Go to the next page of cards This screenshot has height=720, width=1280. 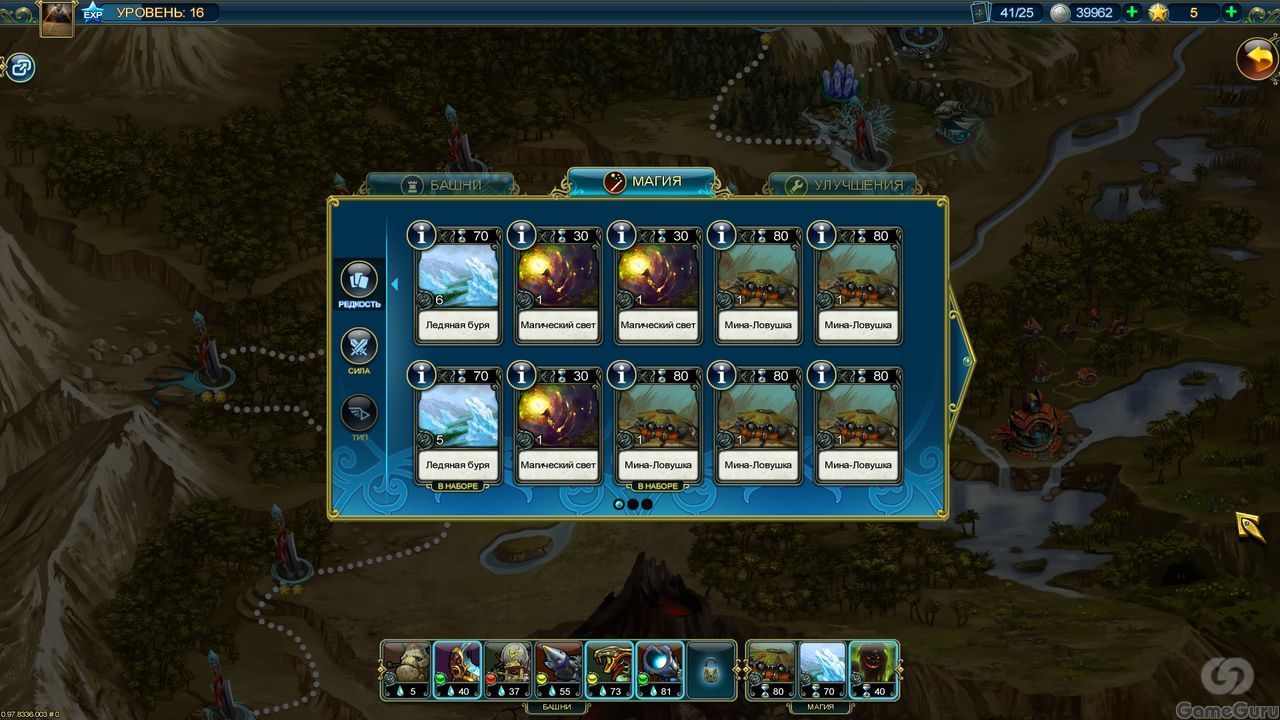(965, 360)
